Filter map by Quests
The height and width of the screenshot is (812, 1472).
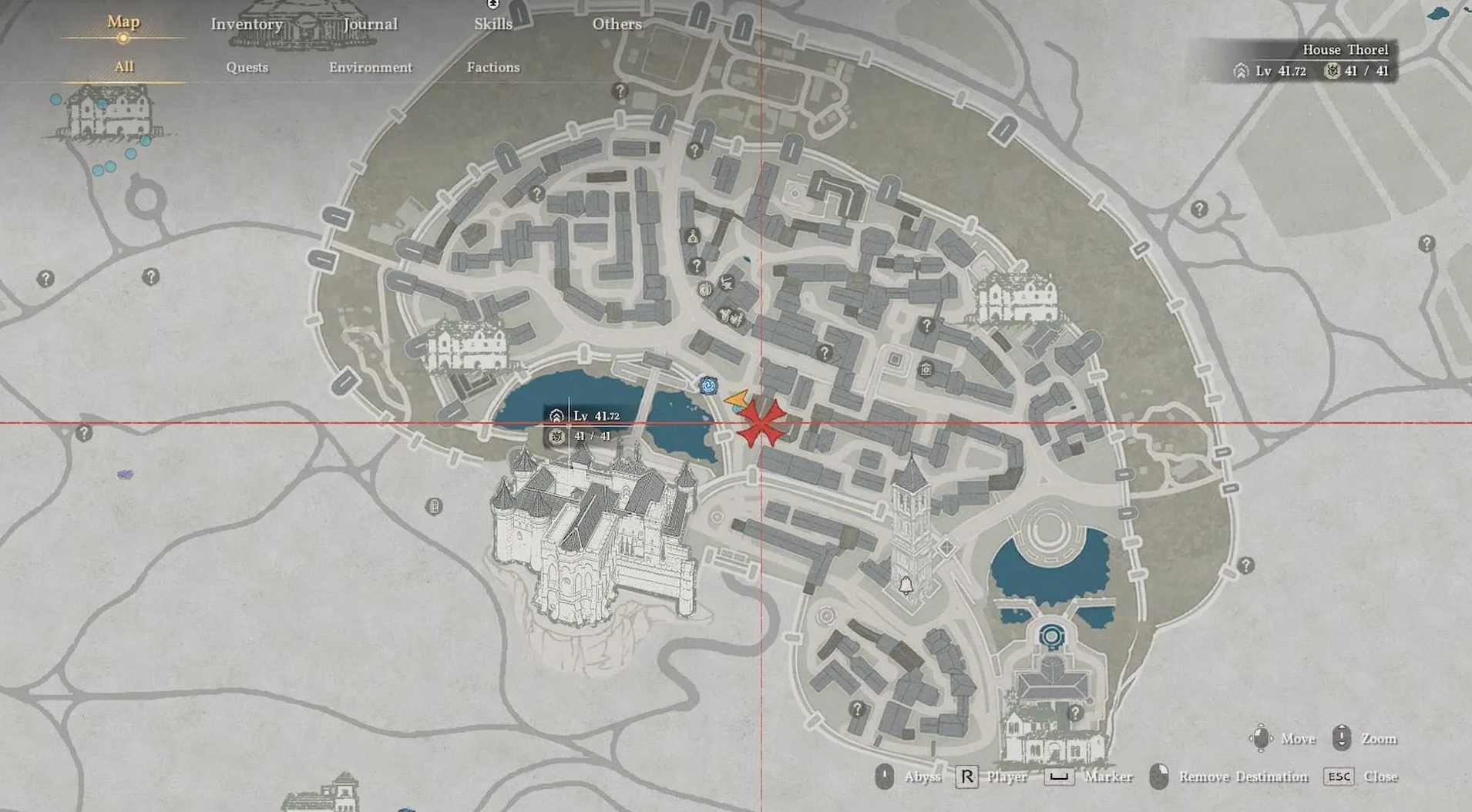(x=247, y=67)
